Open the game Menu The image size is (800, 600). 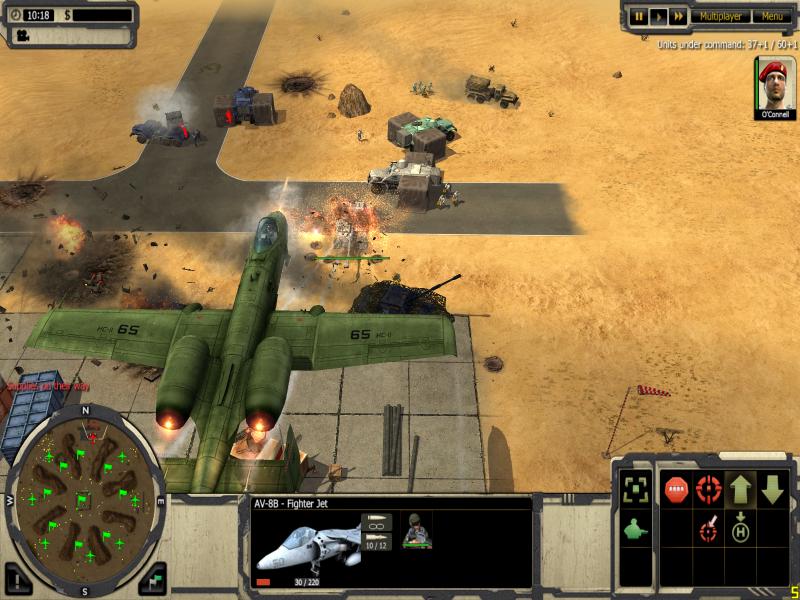pos(772,16)
